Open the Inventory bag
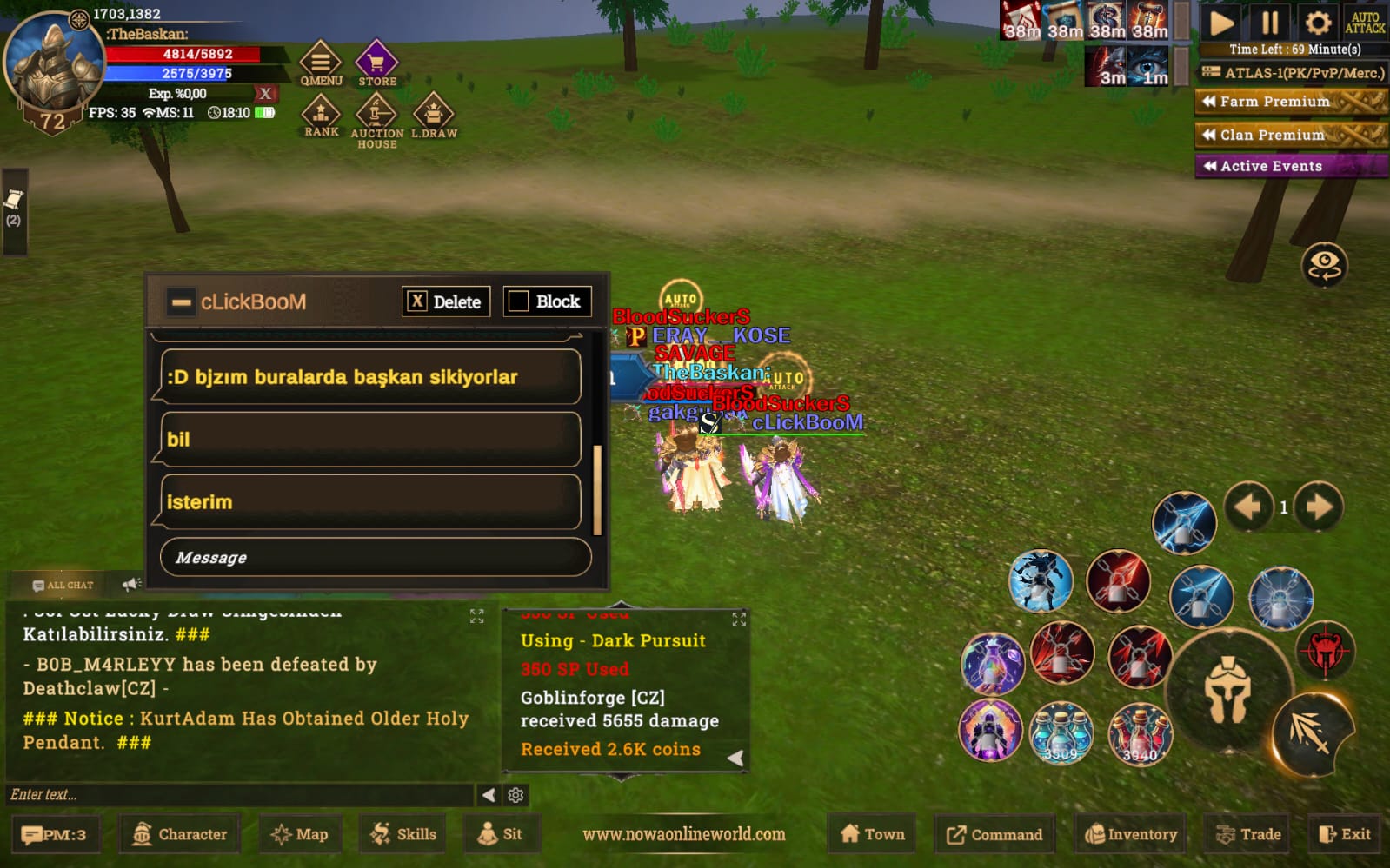This screenshot has width=1390, height=868. (x=1130, y=834)
